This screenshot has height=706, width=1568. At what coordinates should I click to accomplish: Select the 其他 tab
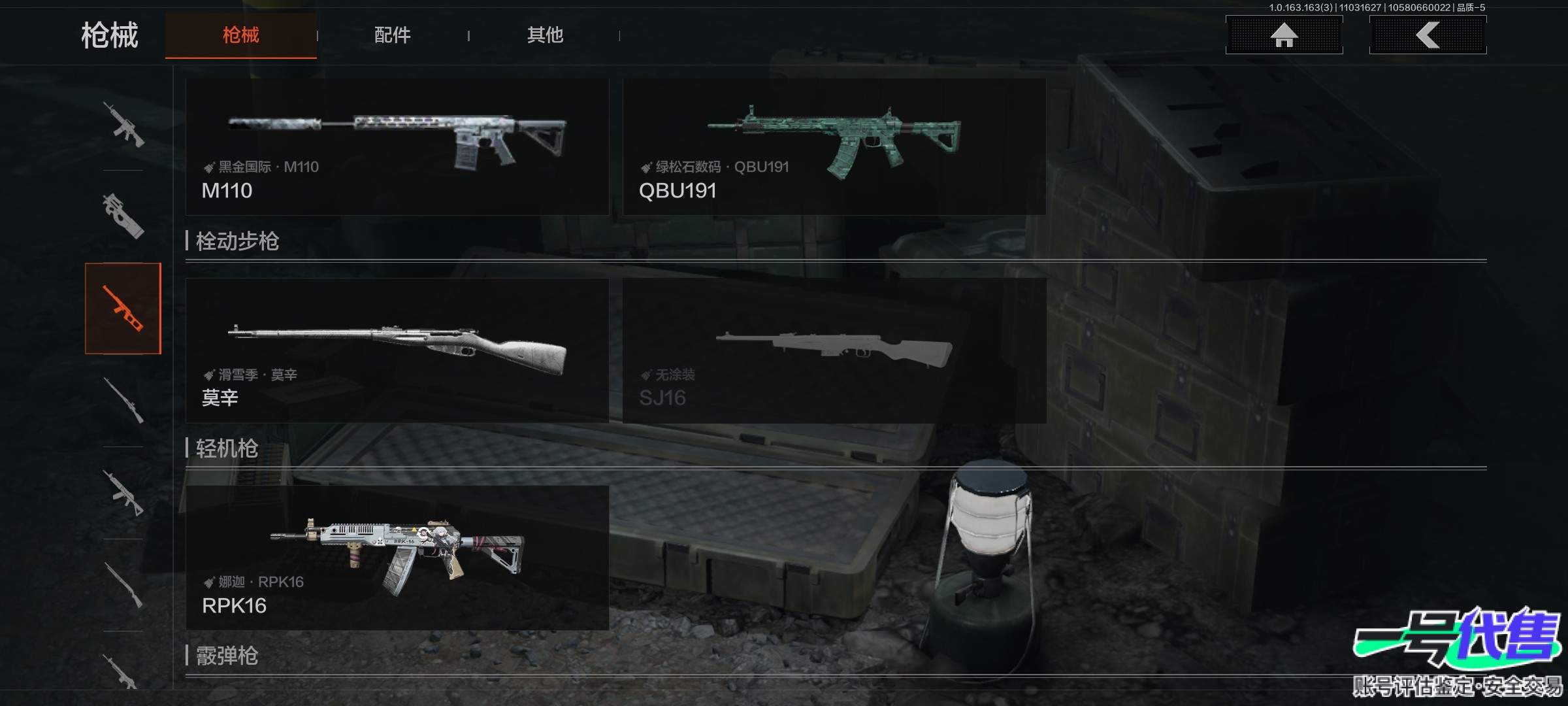(x=545, y=35)
